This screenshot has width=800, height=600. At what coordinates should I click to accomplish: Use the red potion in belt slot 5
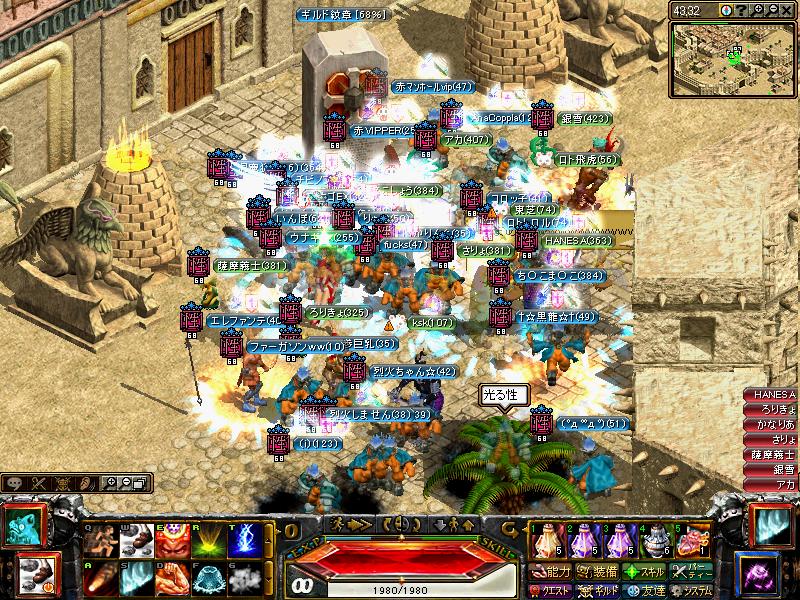click(689, 541)
